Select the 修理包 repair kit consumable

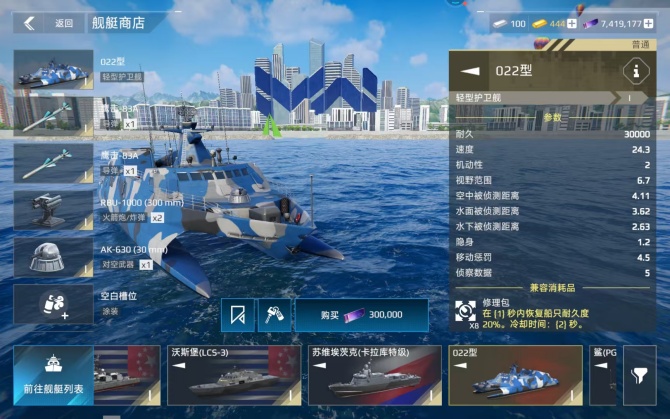tap(466, 309)
